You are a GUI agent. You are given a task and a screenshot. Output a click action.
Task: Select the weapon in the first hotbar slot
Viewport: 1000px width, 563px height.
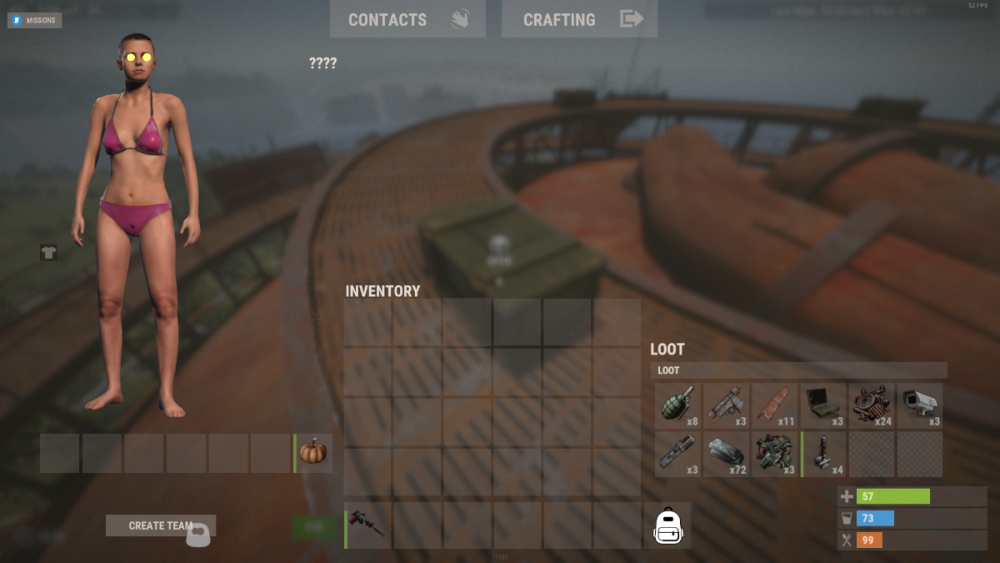(368, 524)
